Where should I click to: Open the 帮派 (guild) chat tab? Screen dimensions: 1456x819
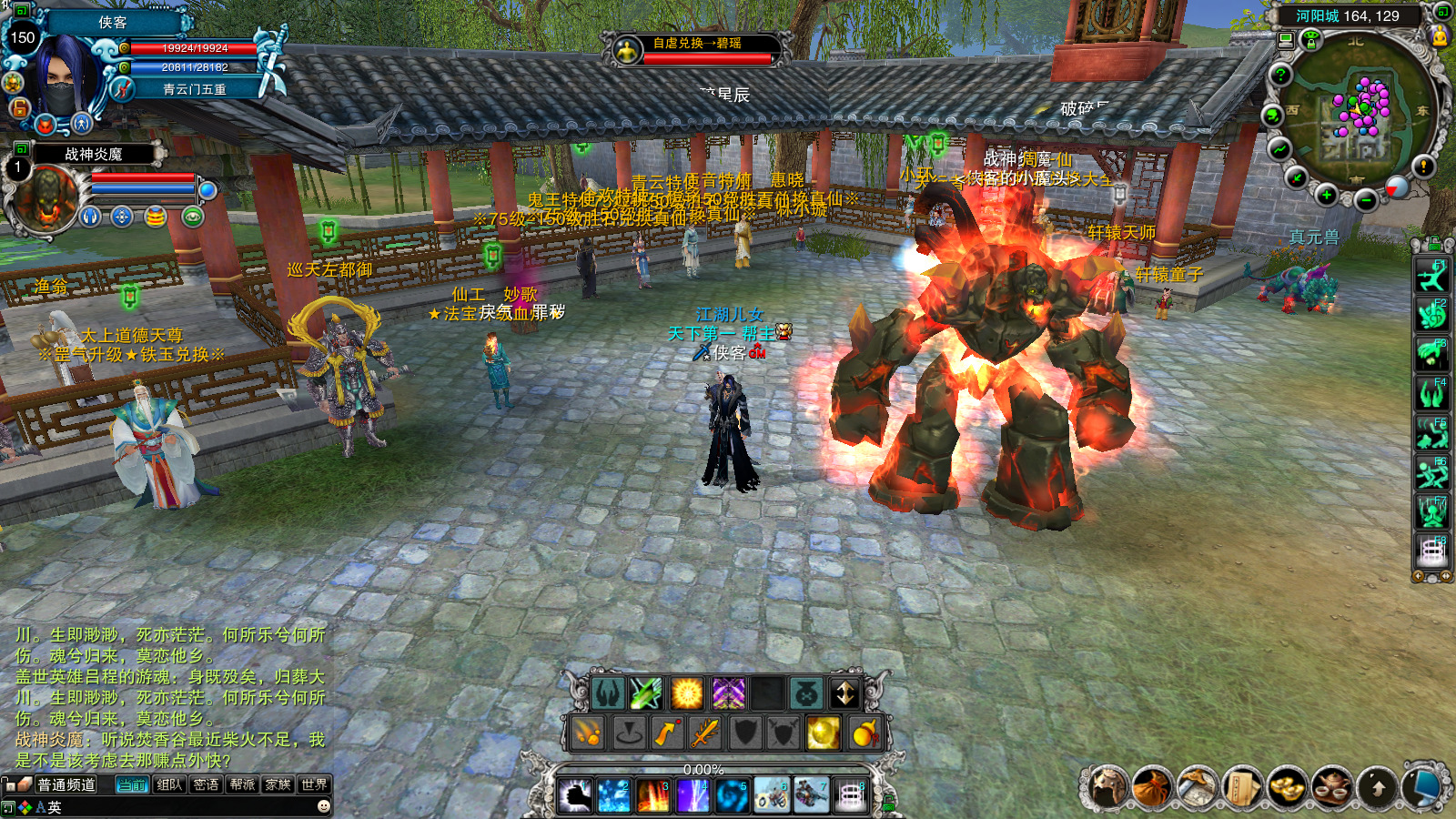click(242, 784)
